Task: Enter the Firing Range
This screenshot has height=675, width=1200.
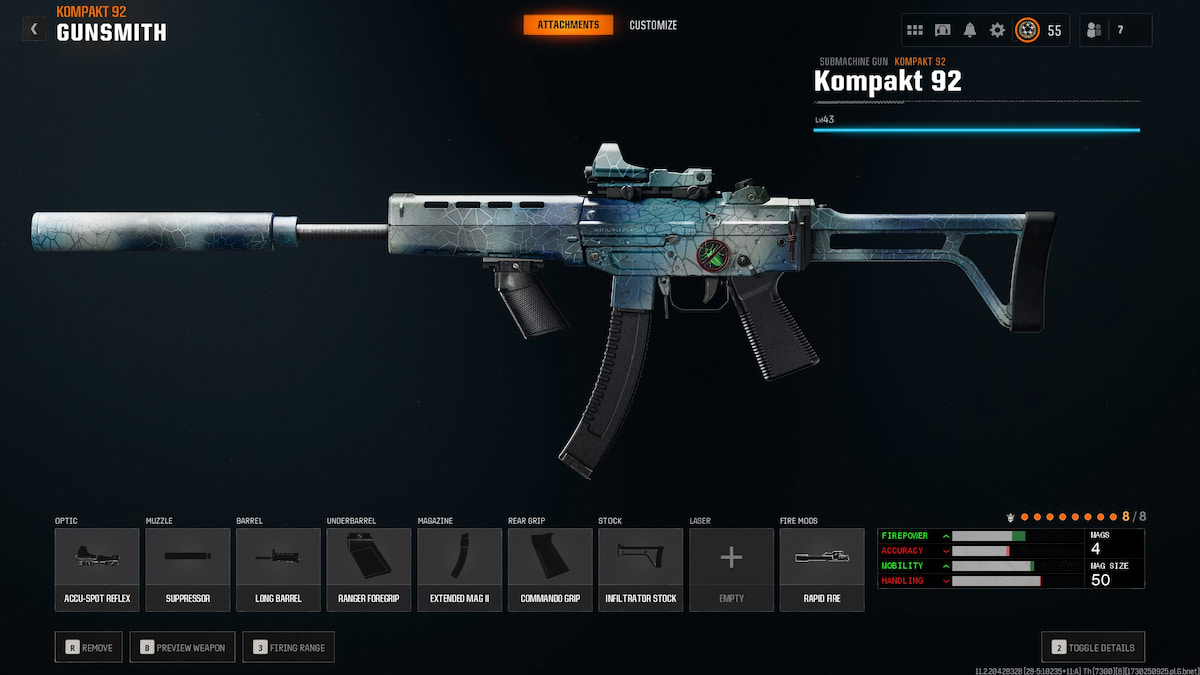Action: tap(288, 648)
